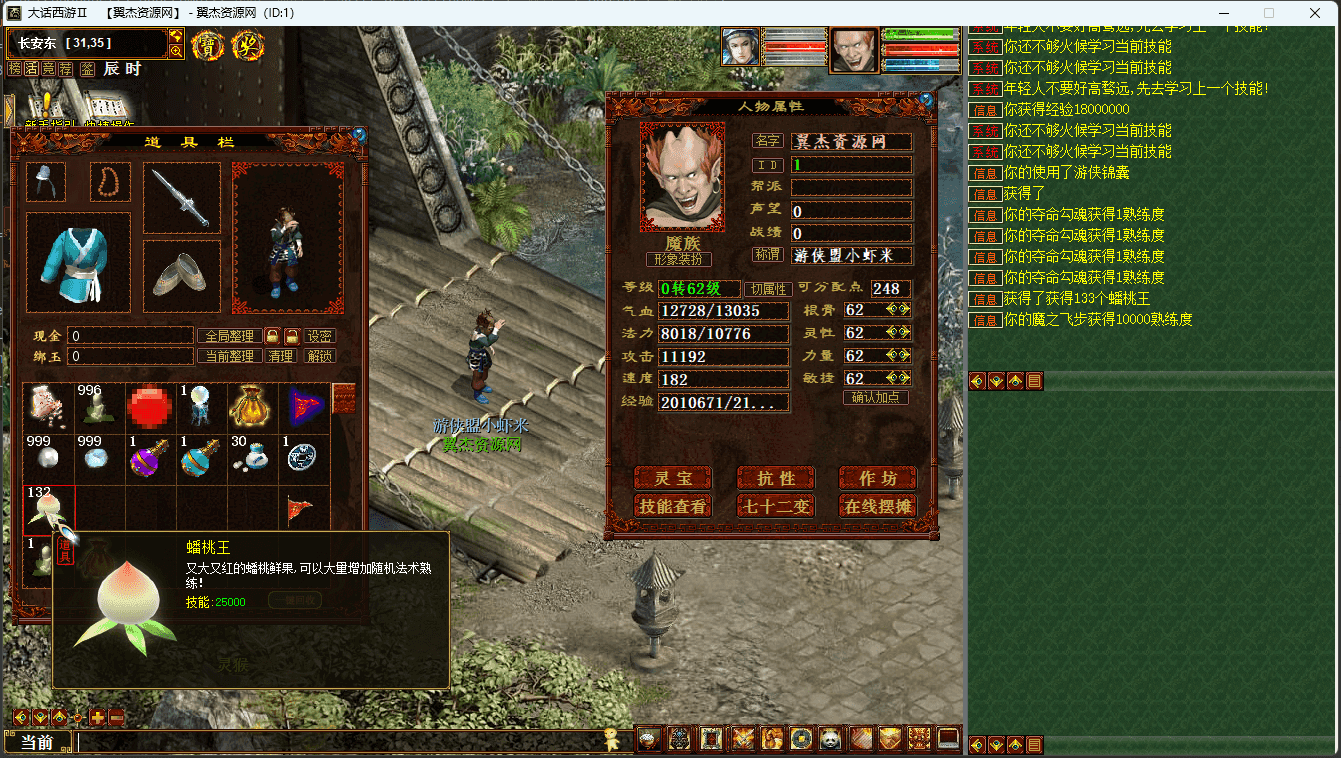Image resolution: width=1341 pixels, height=758 pixels.
Task: Click the 清理 cleanup button
Action: [x=281, y=356]
